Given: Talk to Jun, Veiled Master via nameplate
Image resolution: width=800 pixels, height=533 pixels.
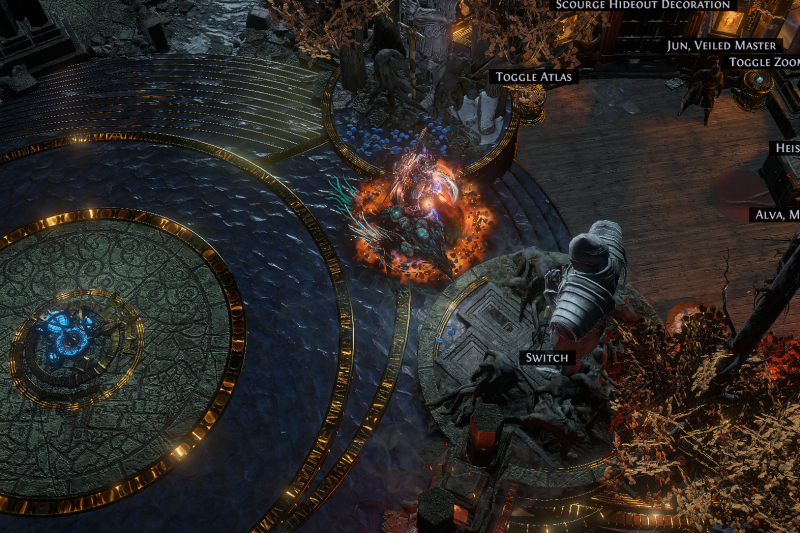Looking at the screenshot, I should pos(721,45).
